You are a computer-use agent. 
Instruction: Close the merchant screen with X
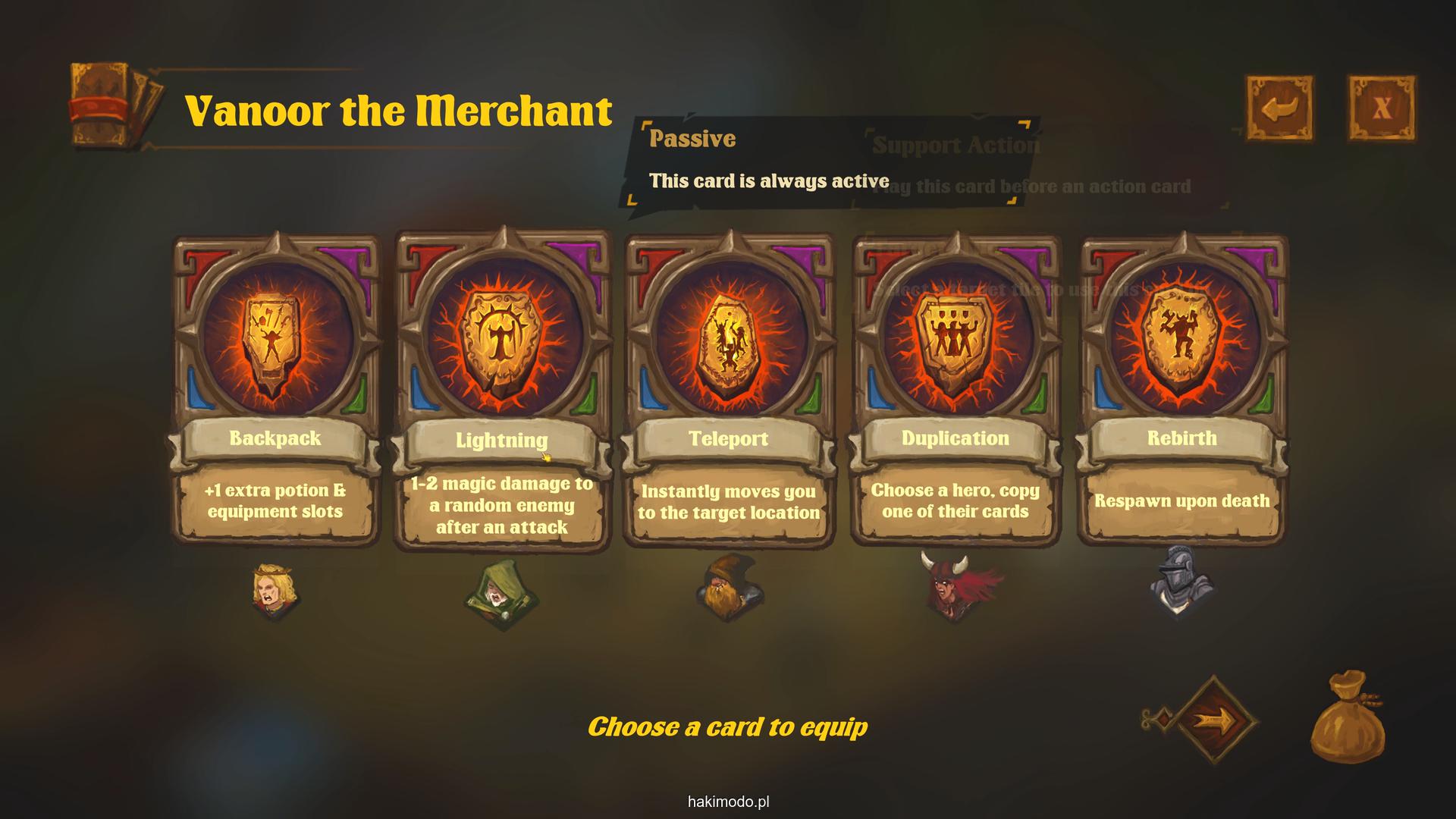point(1381,108)
